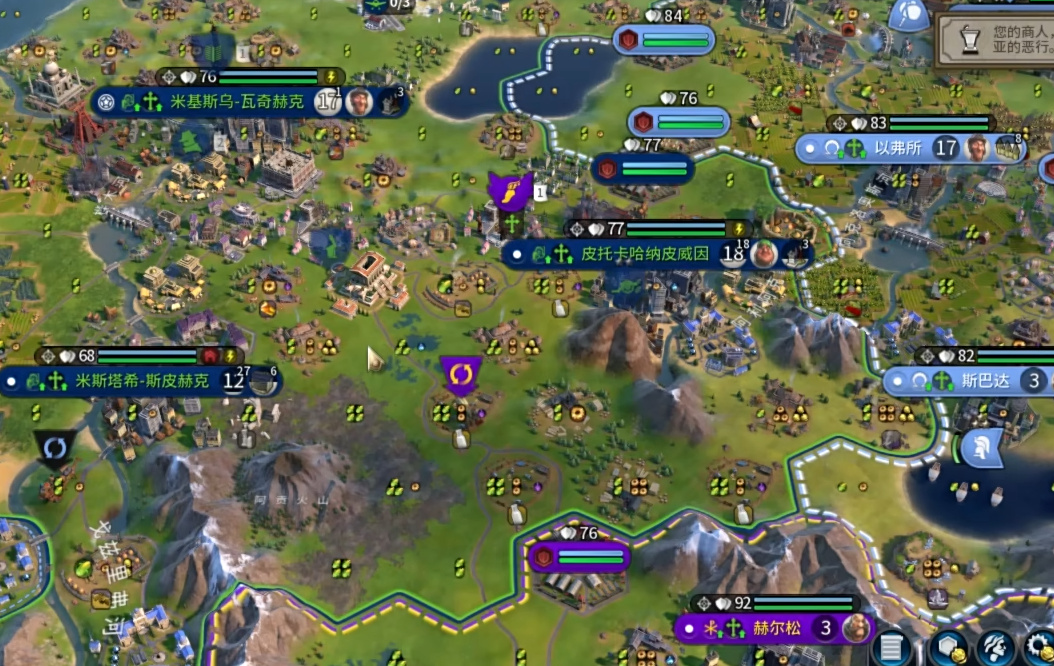1054x666 pixels.
Task: Open the trader notification panel
Action: (994, 40)
